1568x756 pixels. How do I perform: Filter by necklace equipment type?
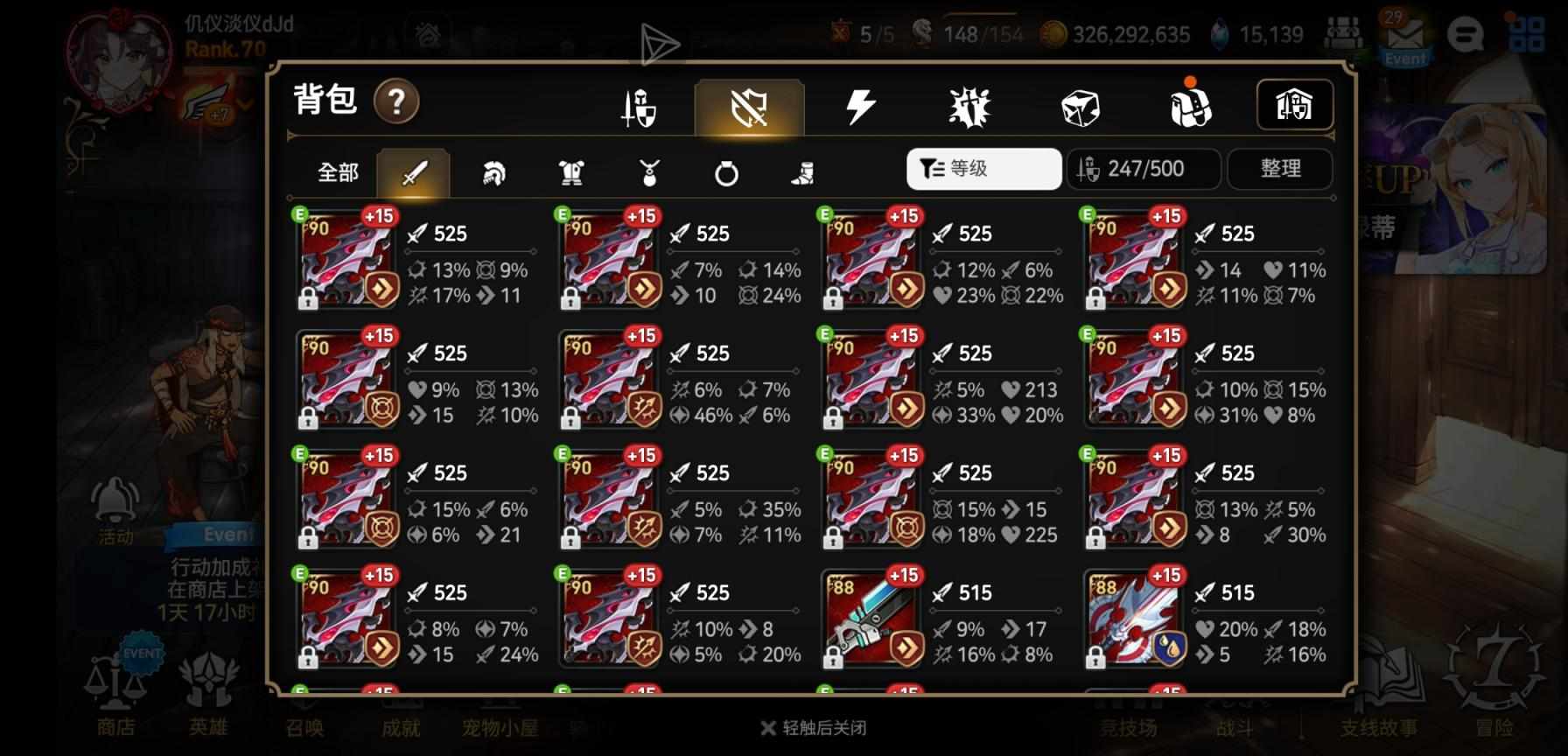(x=648, y=173)
